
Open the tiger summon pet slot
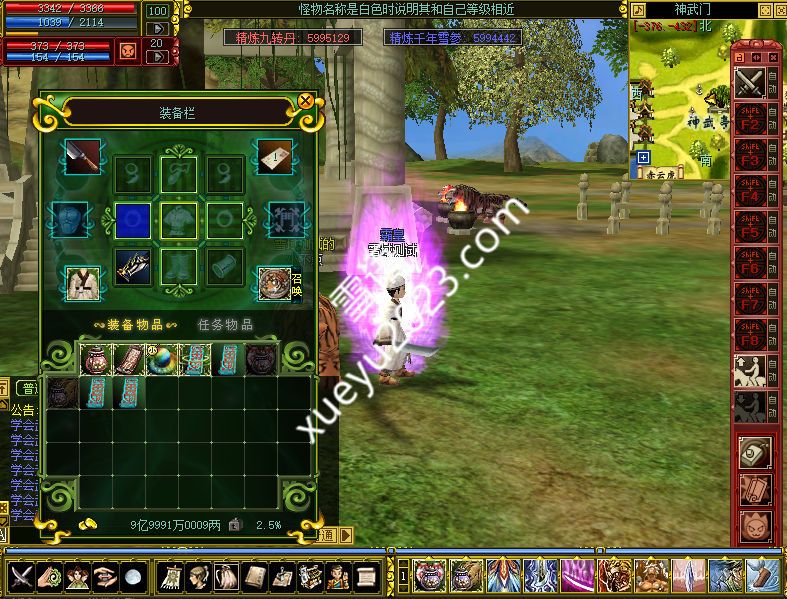point(273,284)
